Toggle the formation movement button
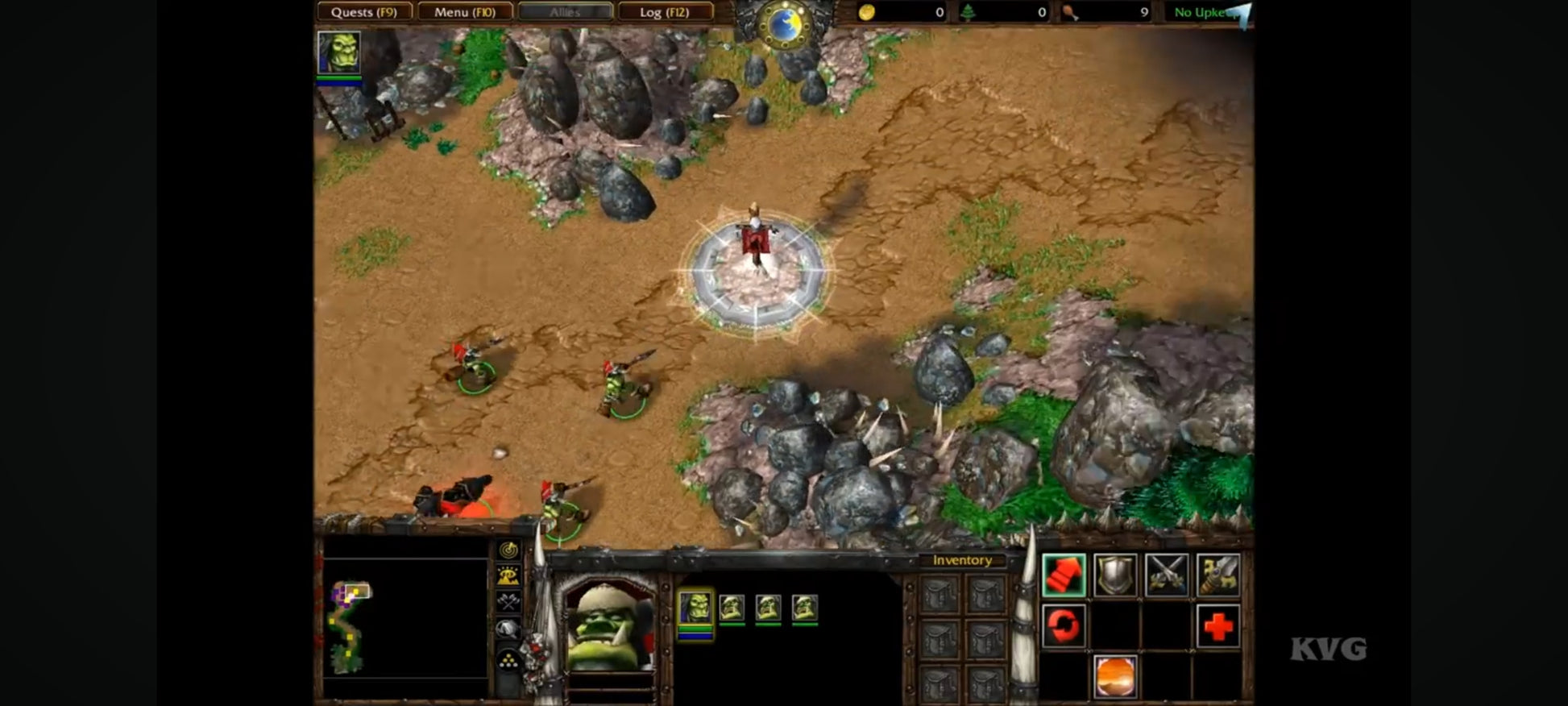Screen dimensions: 1568x706 tap(508, 662)
